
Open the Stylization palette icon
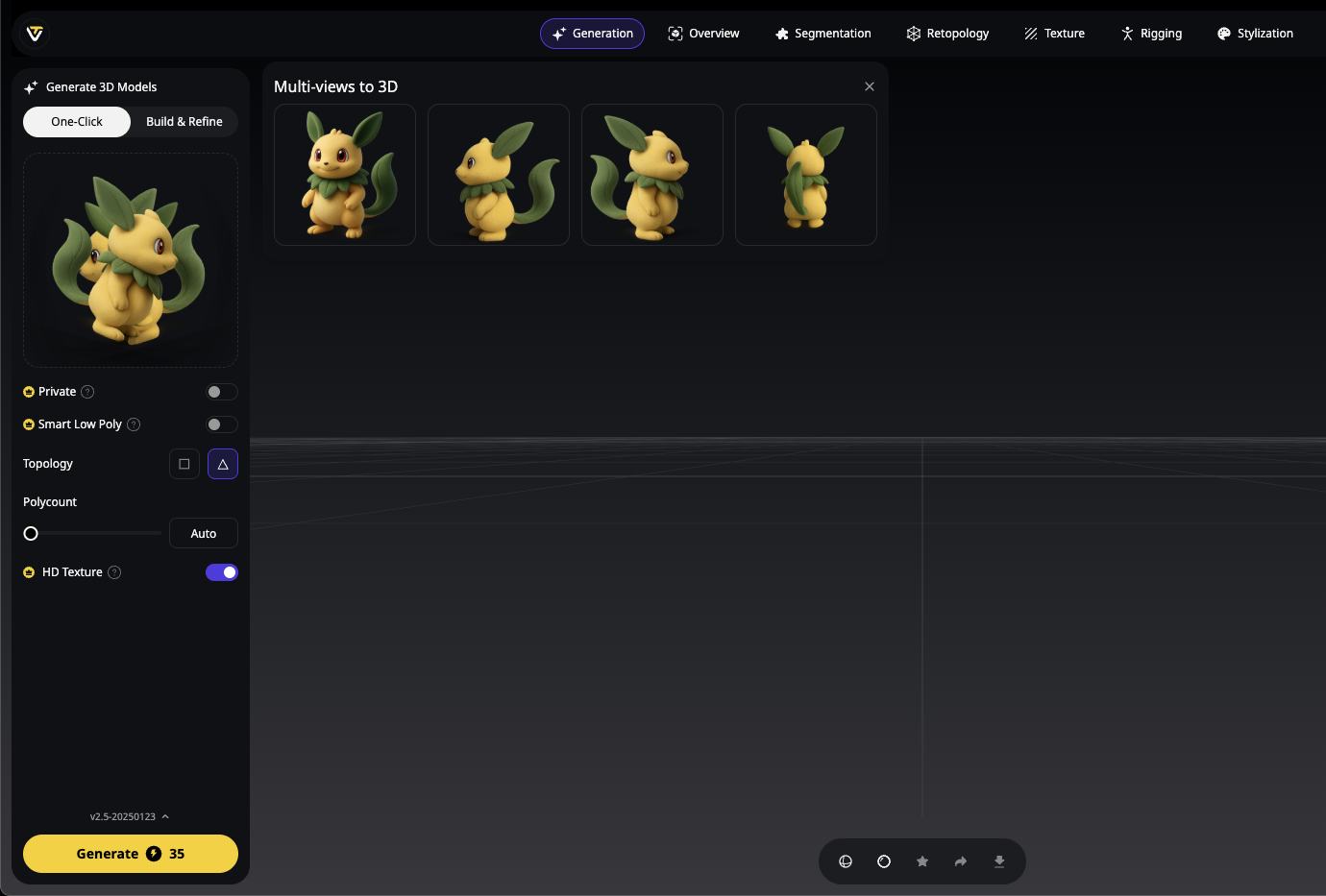point(1223,33)
